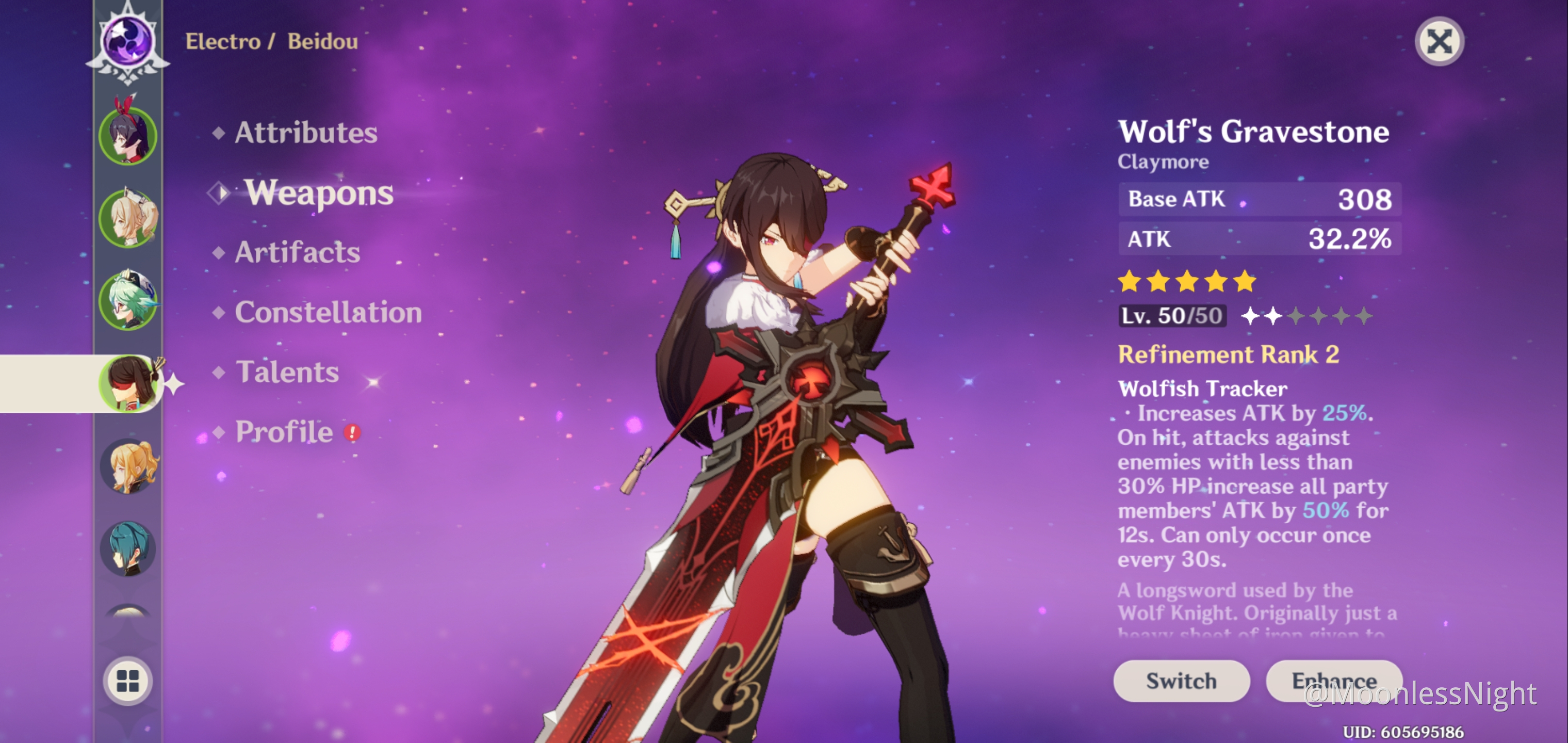Viewport: 1568px width, 743px height.
Task: Enhance the Wolf's Gravestone
Action: [1334, 680]
